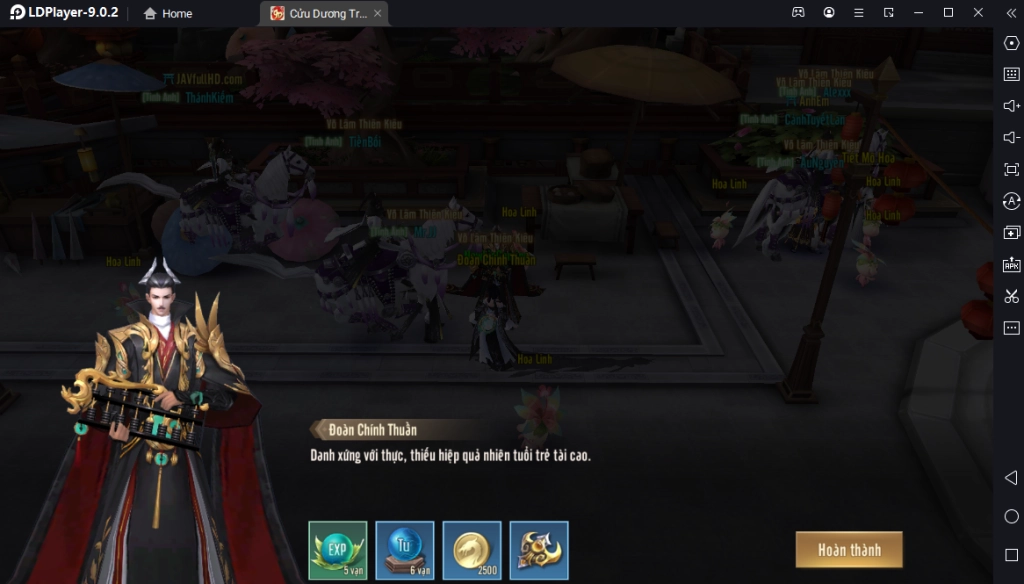Select the blue Tu 6 vạn reward
Viewport: 1024px width, 584px height.
click(405, 550)
